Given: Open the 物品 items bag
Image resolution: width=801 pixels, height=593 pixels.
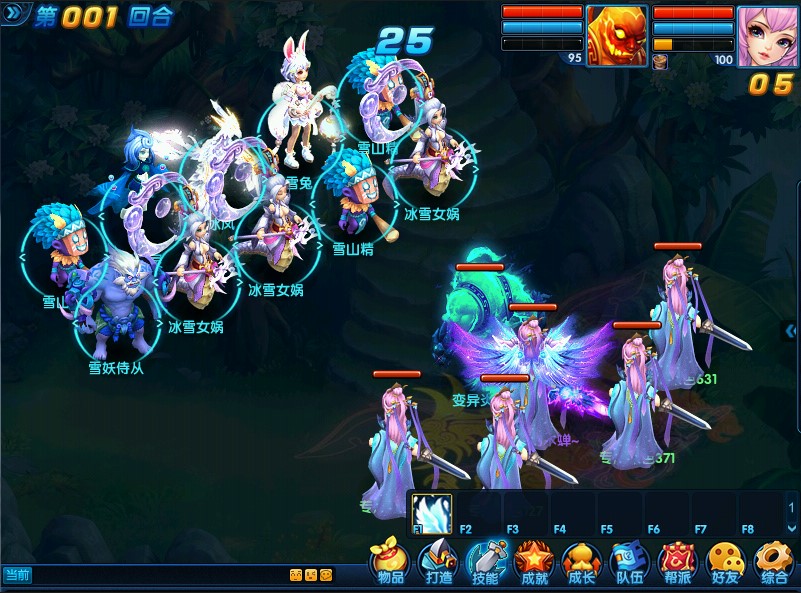Looking at the screenshot, I should [390, 562].
